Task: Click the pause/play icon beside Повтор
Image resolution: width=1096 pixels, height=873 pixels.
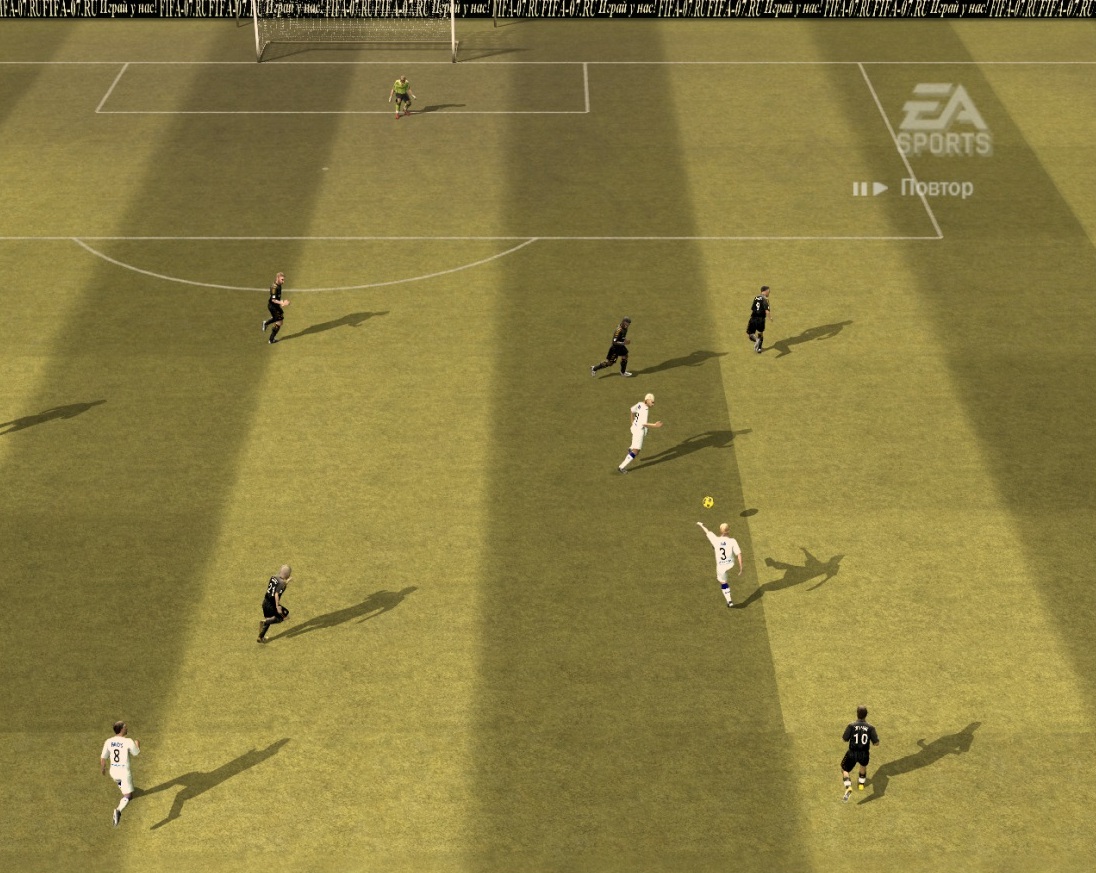Action: pyautogui.click(x=869, y=188)
